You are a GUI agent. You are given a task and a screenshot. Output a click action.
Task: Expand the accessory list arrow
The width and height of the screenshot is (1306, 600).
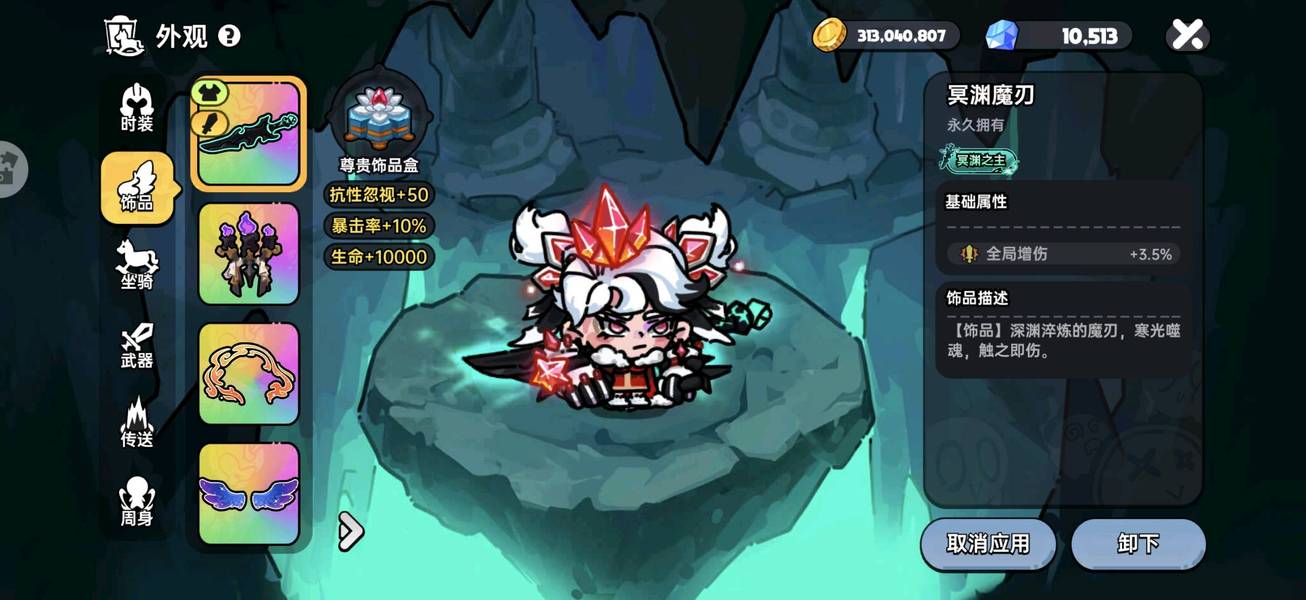click(350, 531)
